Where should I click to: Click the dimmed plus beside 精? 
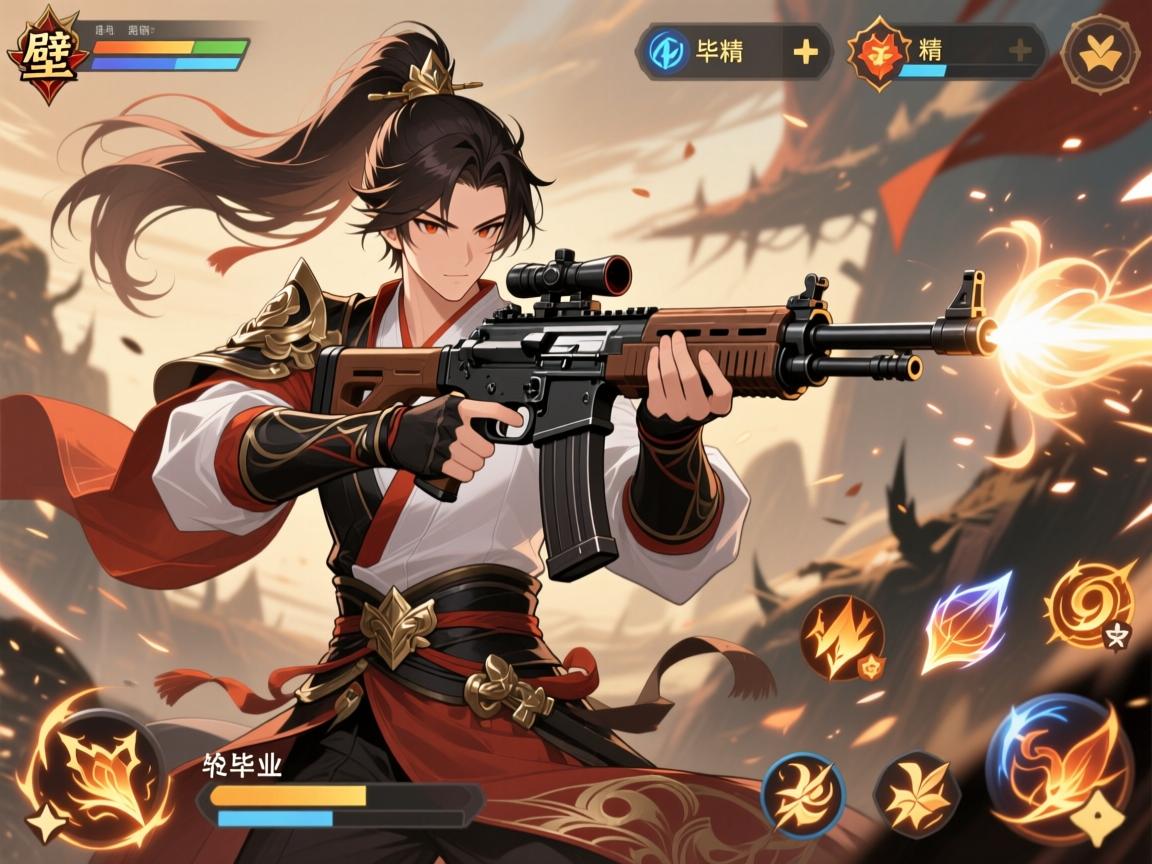[x=1019, y=51]
